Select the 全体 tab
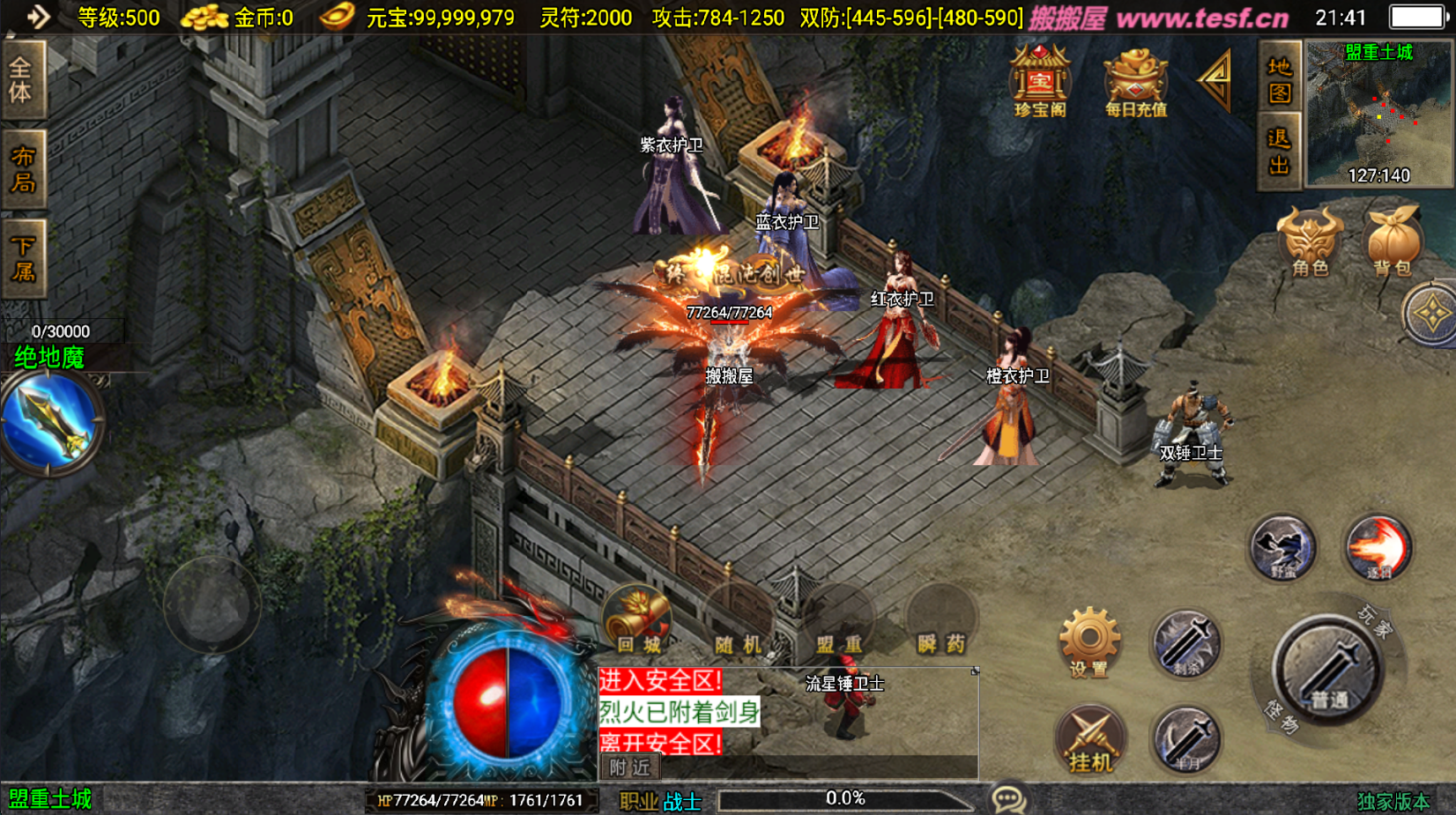The image size is (1456, 815). (x=21, y=79)
